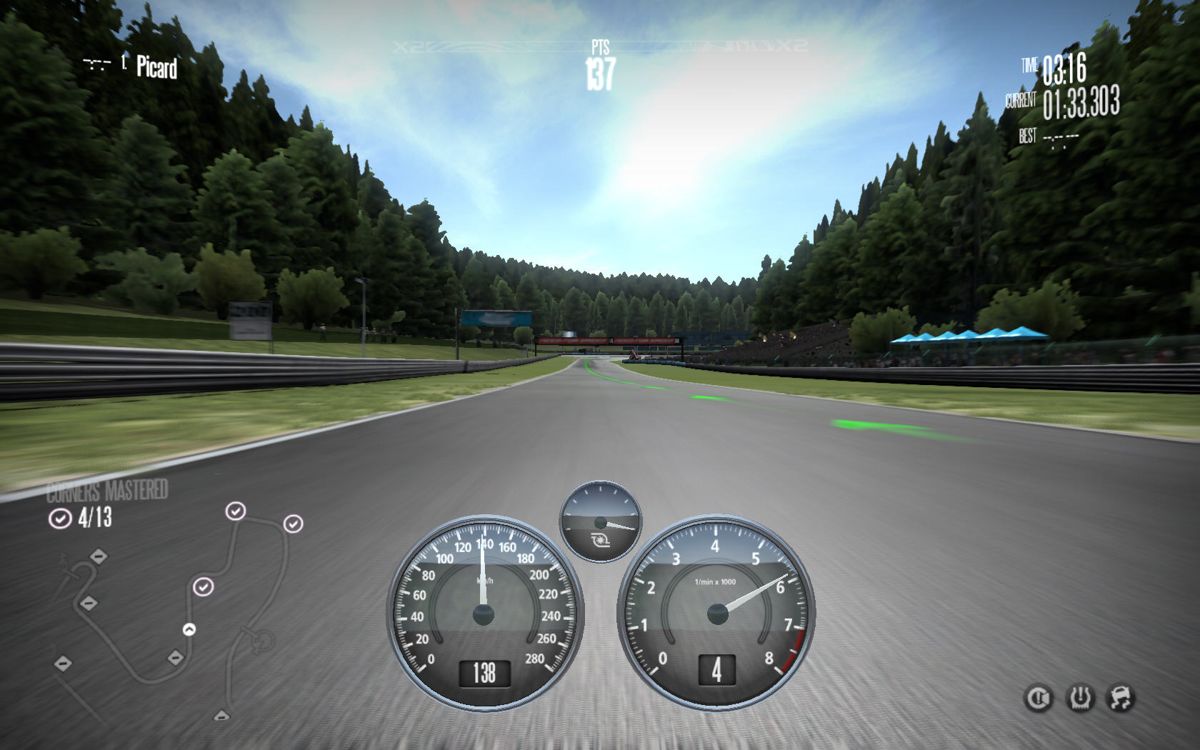1200x750 pixels.
Task: Click the player arrow marker on the minimap
Action: pyautogui.click(x=188, y=629)
